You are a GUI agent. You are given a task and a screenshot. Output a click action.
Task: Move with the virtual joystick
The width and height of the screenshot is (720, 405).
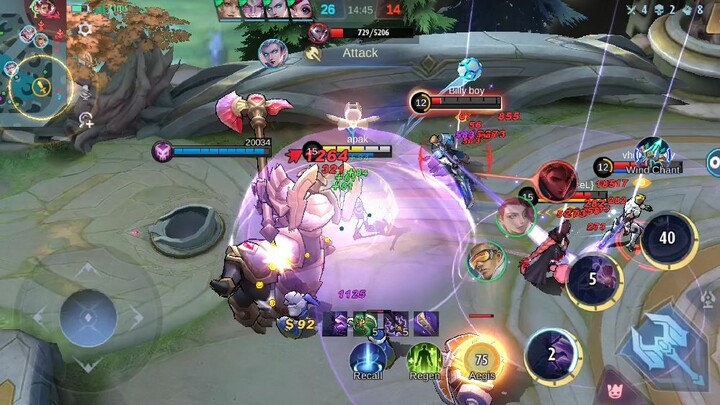coord(88,318)
